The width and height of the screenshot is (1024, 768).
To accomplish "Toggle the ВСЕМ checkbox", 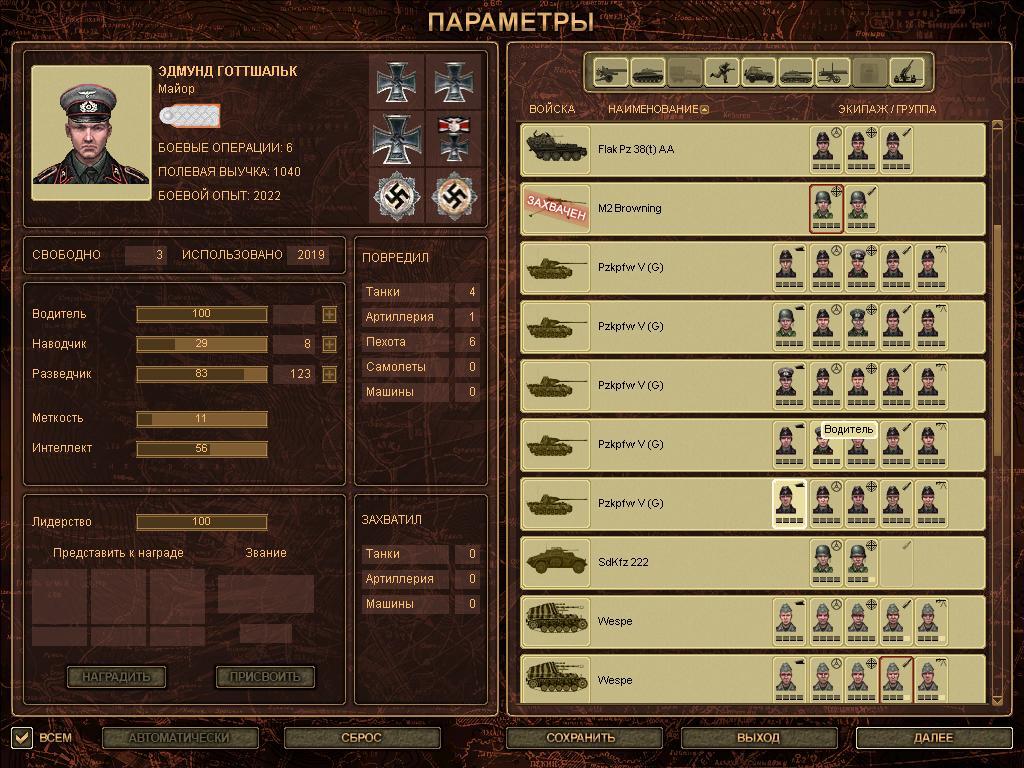I will [22, 738].
